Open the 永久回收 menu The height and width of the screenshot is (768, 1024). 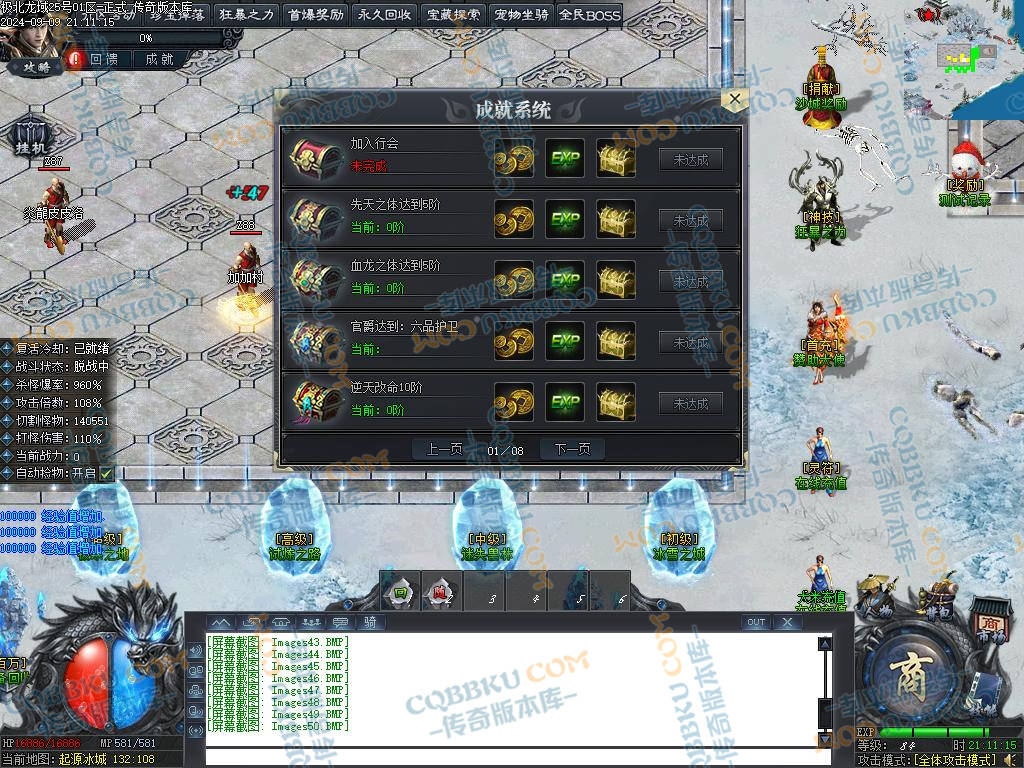tap(384, 14)
